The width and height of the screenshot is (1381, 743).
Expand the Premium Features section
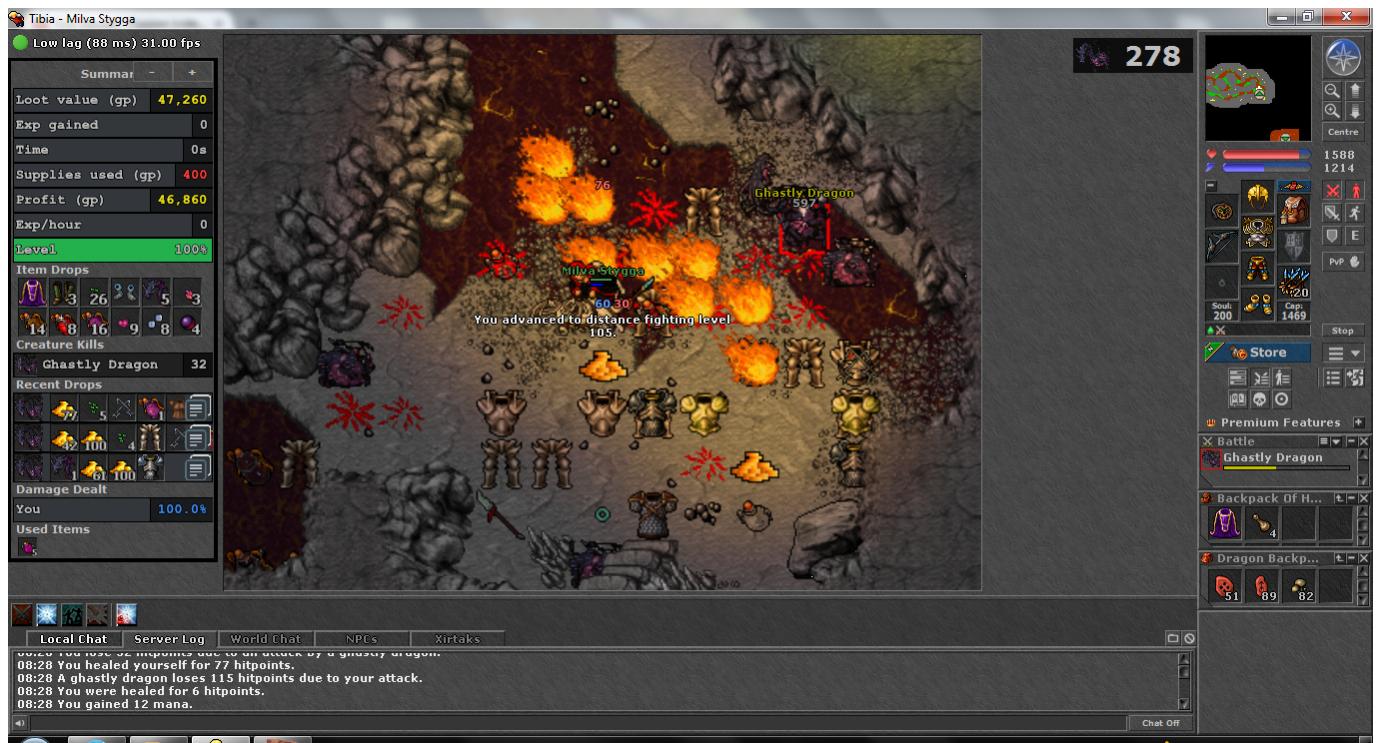(x=1359, y=422)
